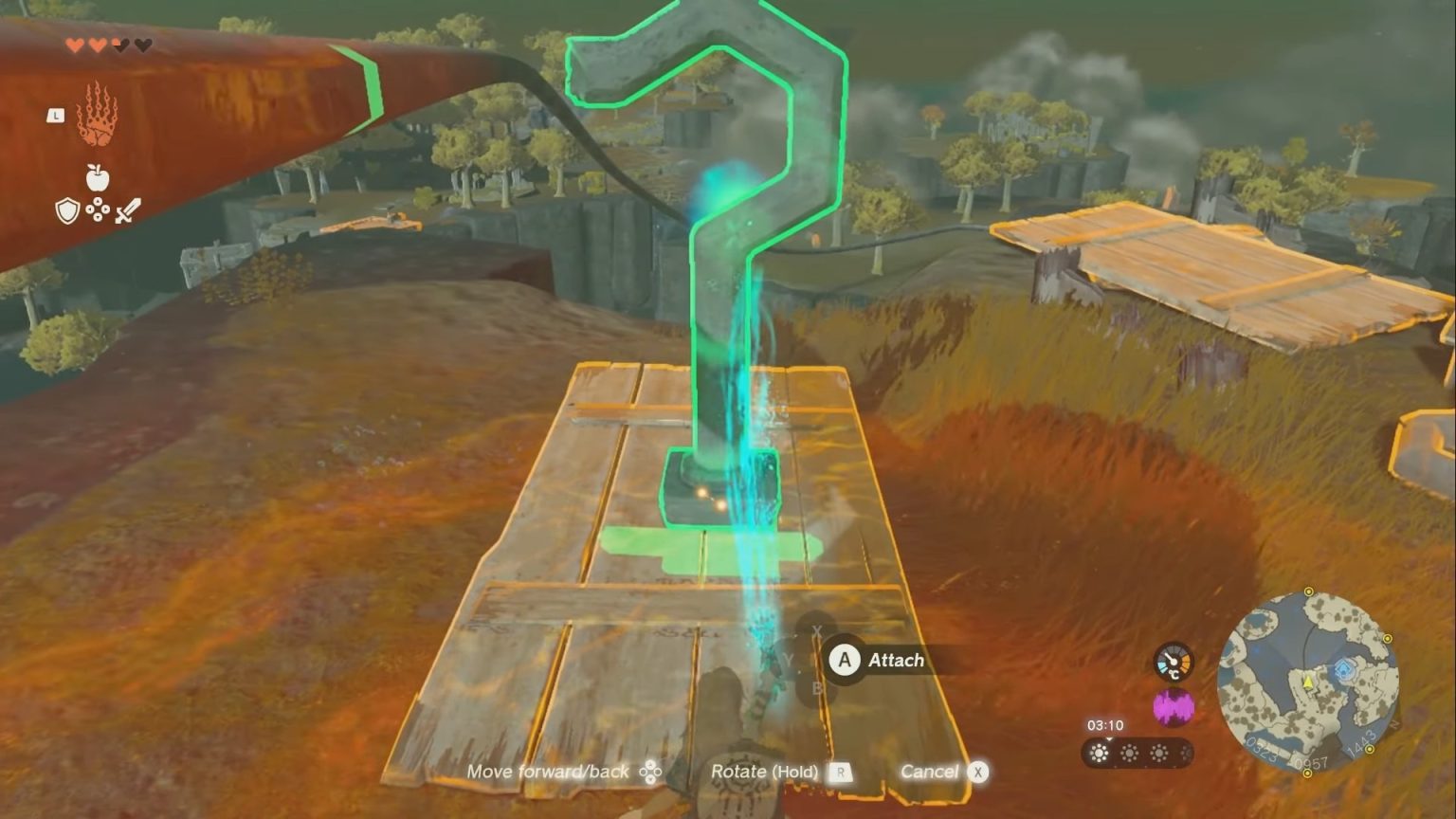Click the shield equipment icon

click(67, 210)
